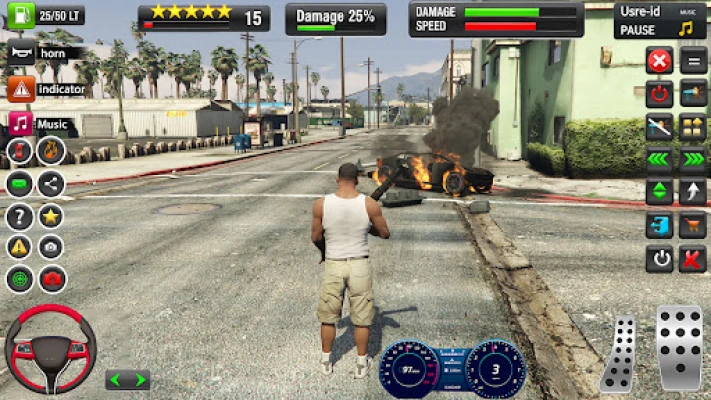Open the shopping cart button

693,226
